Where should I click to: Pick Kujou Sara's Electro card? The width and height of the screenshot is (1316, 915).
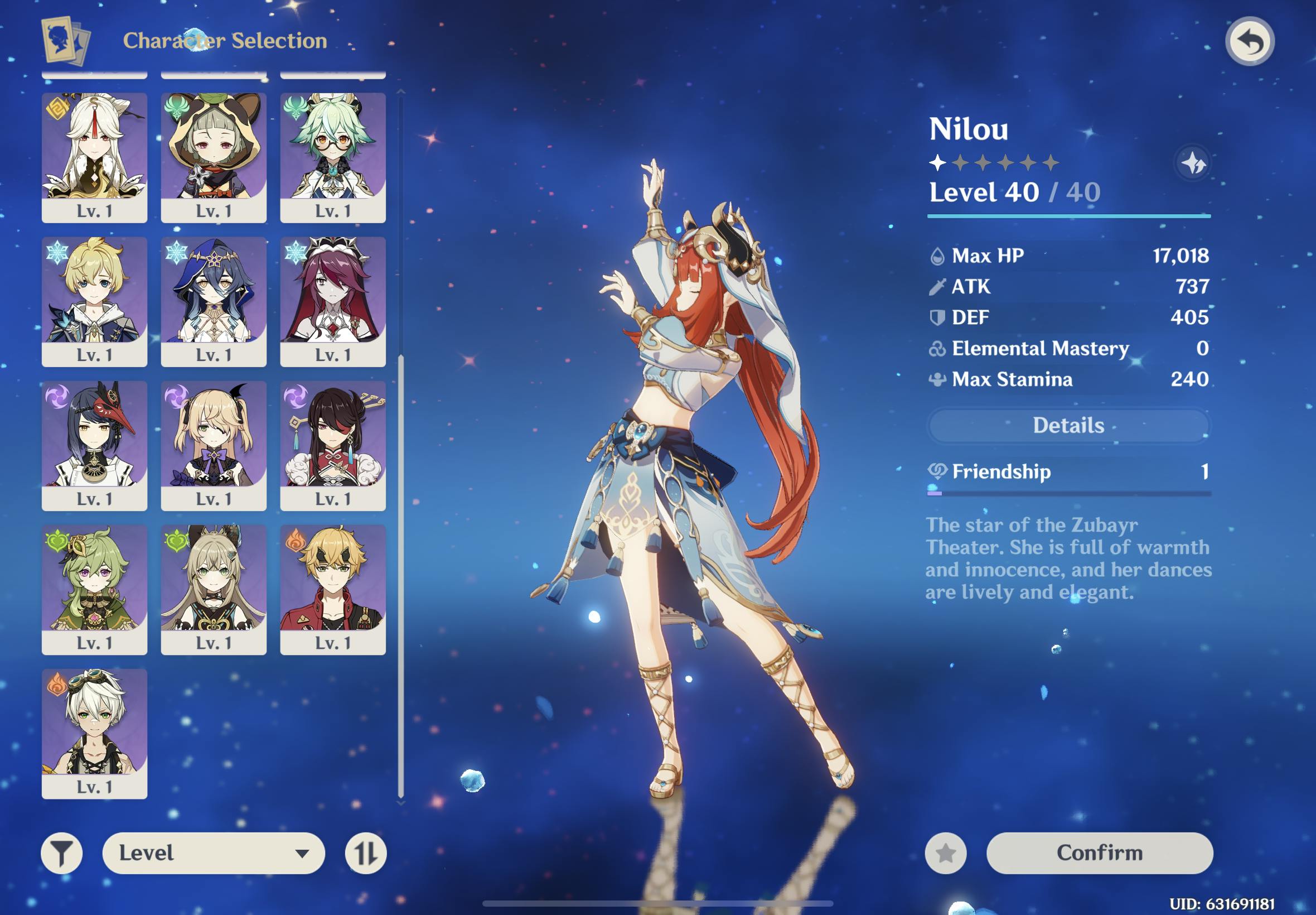95,445
